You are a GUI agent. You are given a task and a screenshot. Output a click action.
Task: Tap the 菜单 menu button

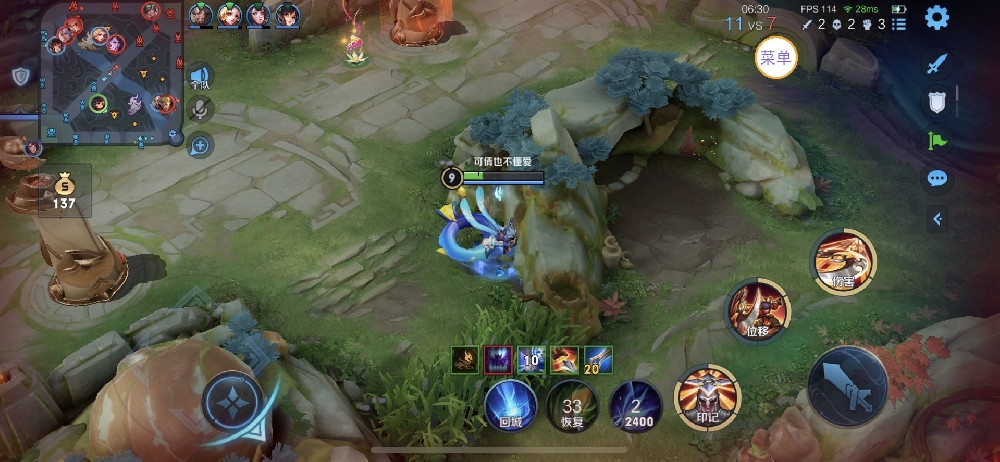pyautogui.click(x=776, y=58)
